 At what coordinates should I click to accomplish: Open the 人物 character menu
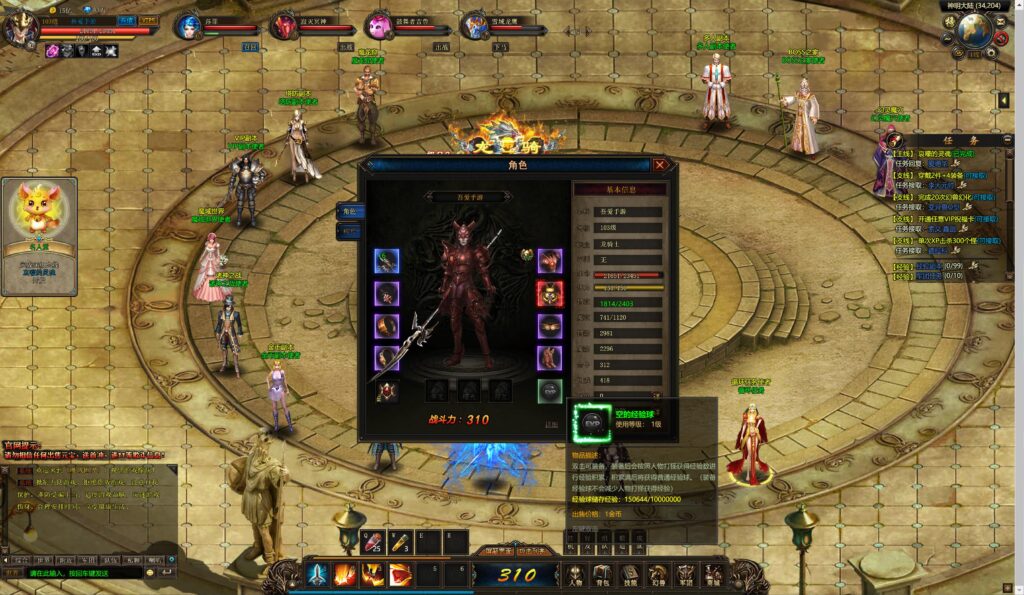[x=576, y=575]
